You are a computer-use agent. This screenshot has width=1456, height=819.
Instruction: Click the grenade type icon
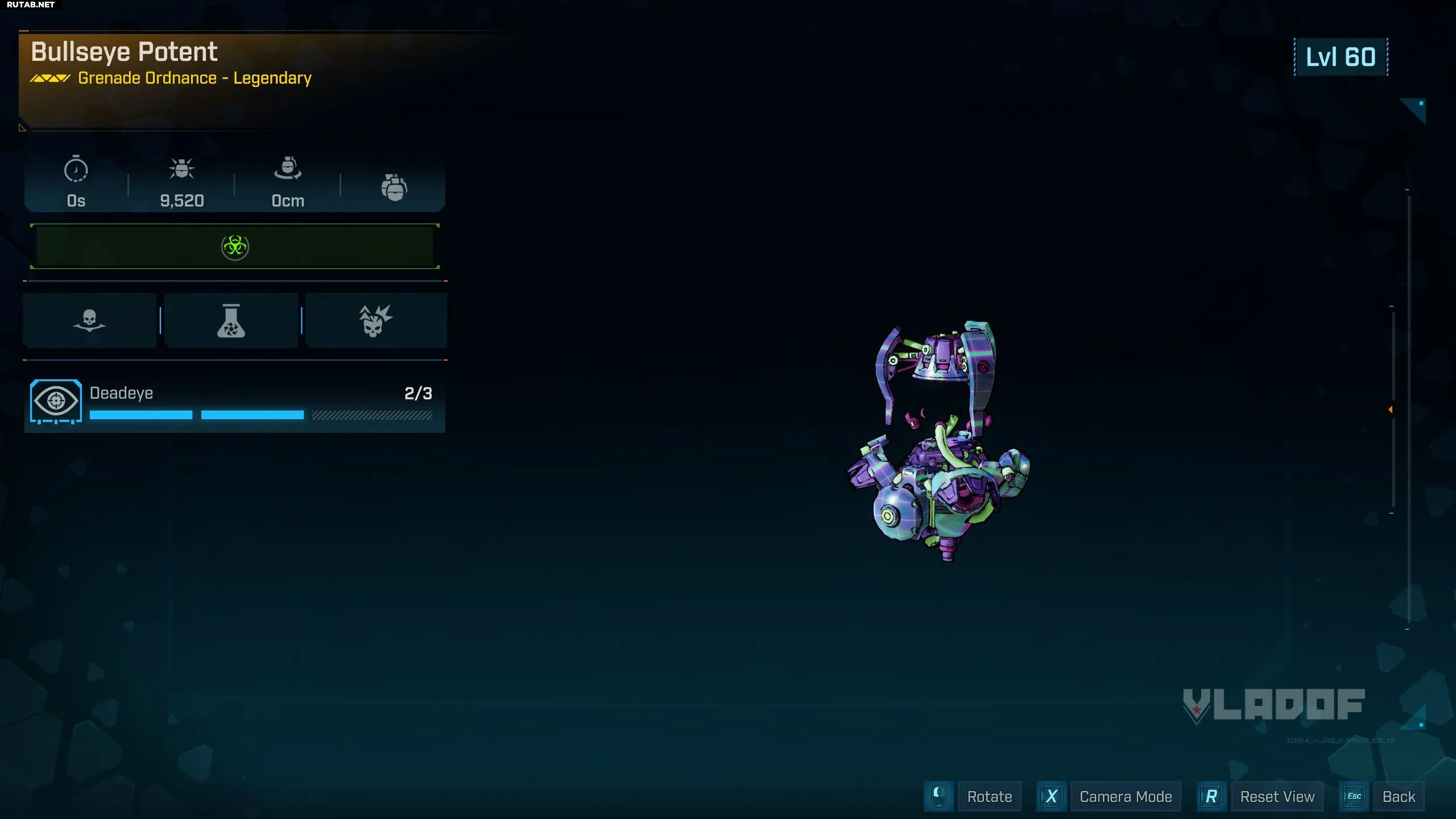(x=394, y=187)
